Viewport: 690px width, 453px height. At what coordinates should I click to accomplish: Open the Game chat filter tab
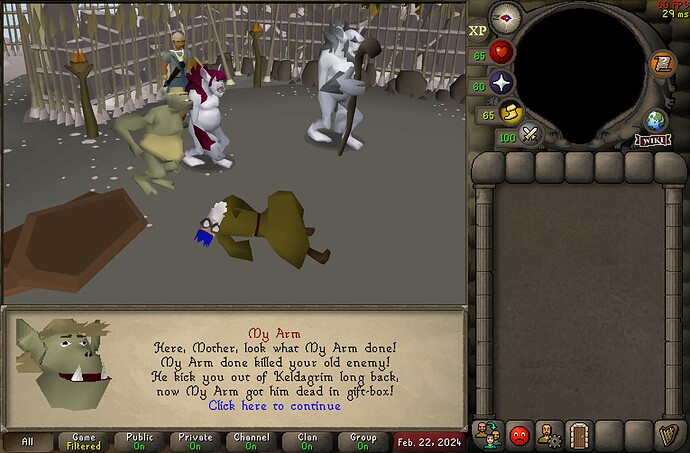84,441
